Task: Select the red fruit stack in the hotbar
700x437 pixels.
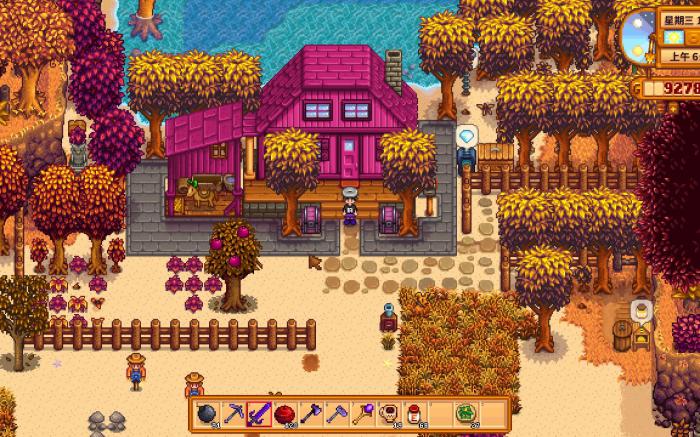Action: [x=285, y=412]
